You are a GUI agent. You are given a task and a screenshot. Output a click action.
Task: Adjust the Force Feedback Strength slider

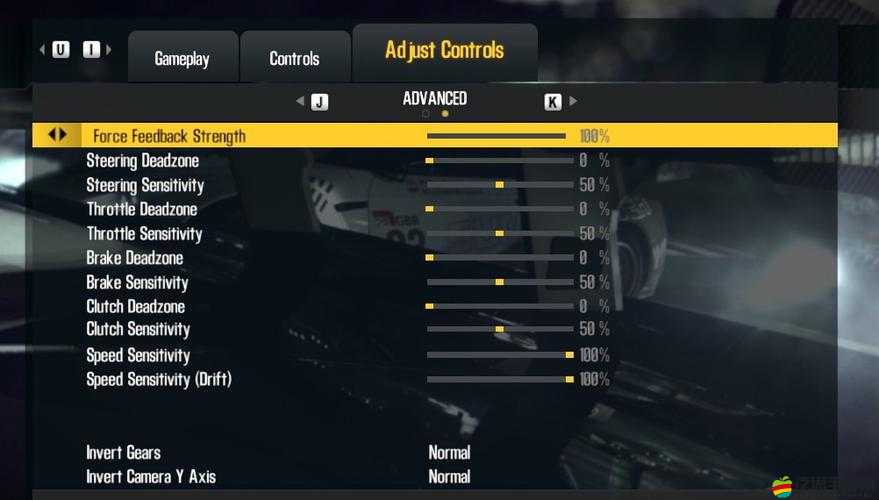click(x=496, y=136)
